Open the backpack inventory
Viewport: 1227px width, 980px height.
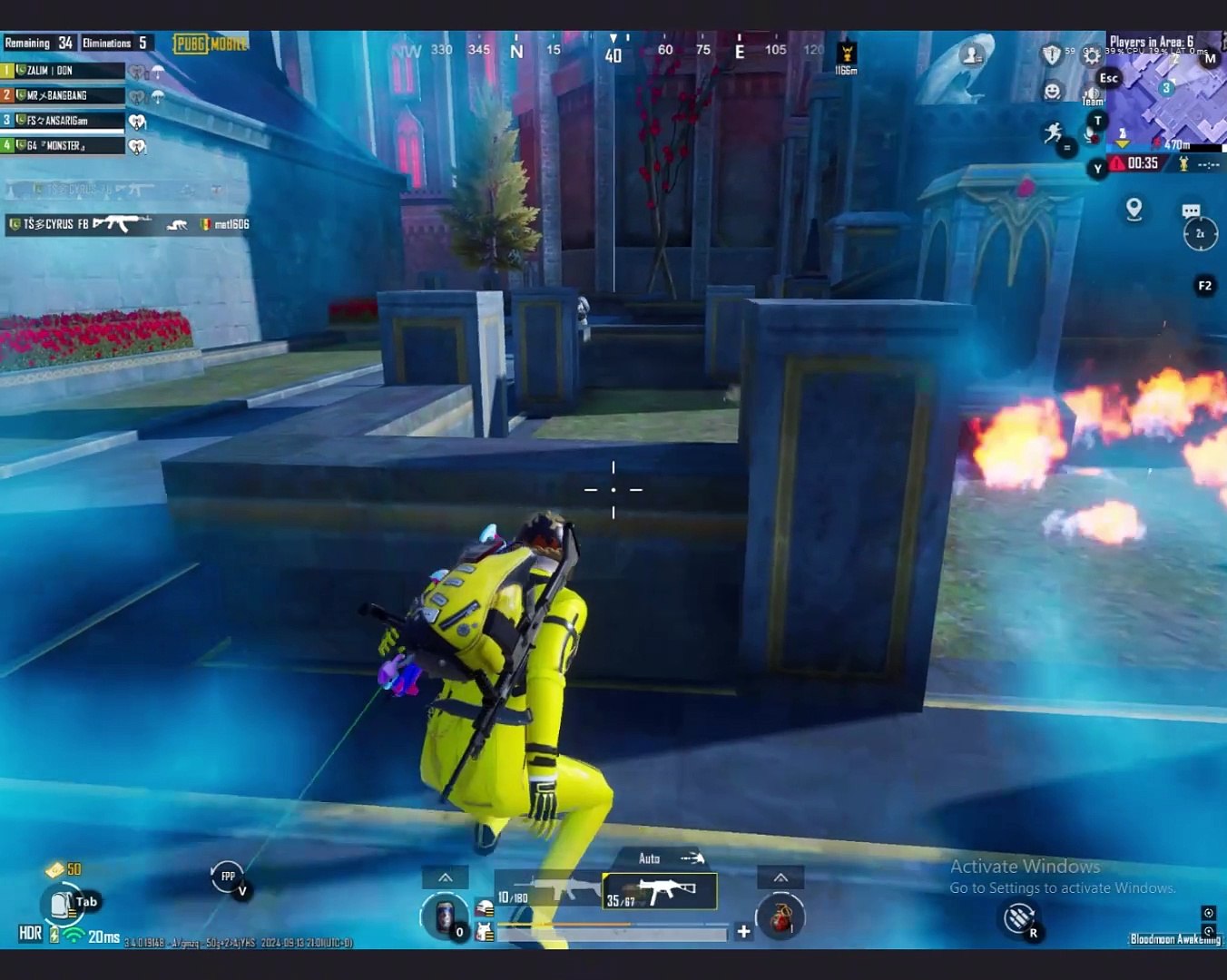pyautogui.click(x=61, y=904)
